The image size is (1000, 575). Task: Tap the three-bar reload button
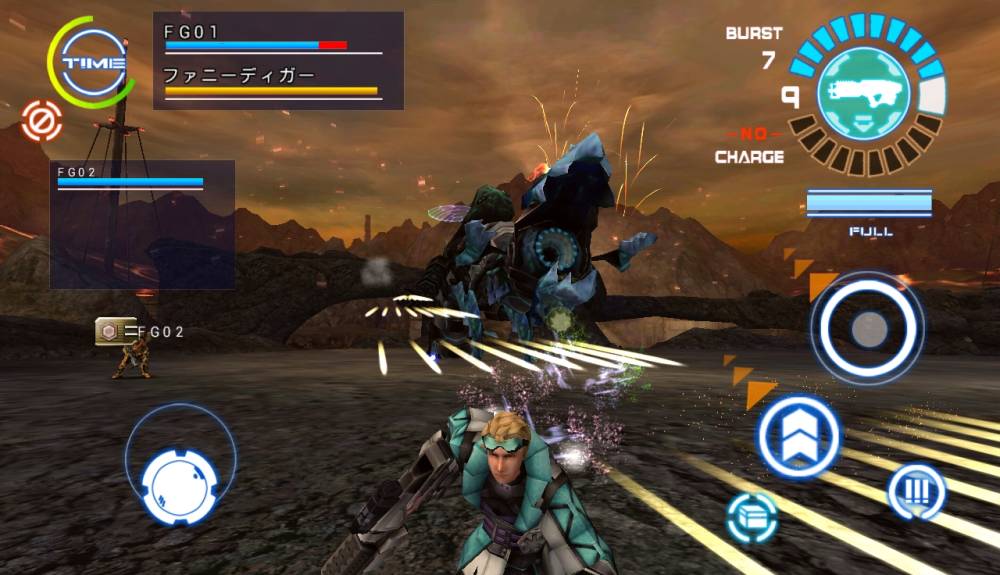click(x=916, y=491)
